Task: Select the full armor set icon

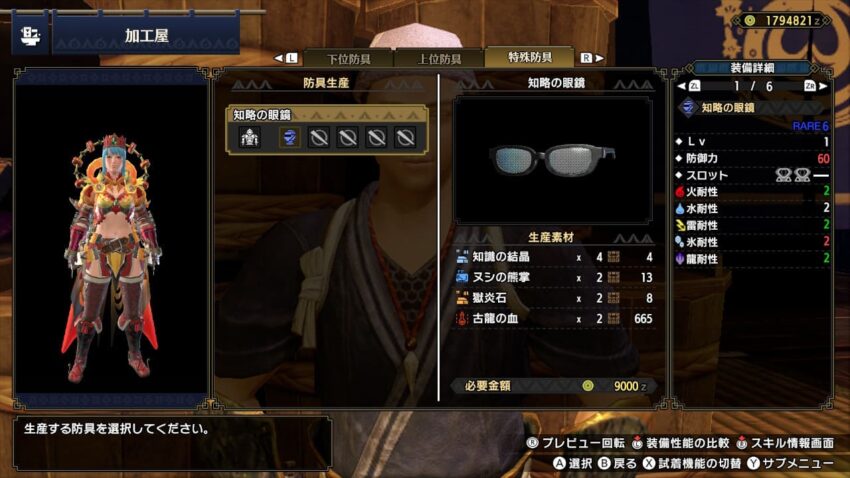Action: [249, 138]
